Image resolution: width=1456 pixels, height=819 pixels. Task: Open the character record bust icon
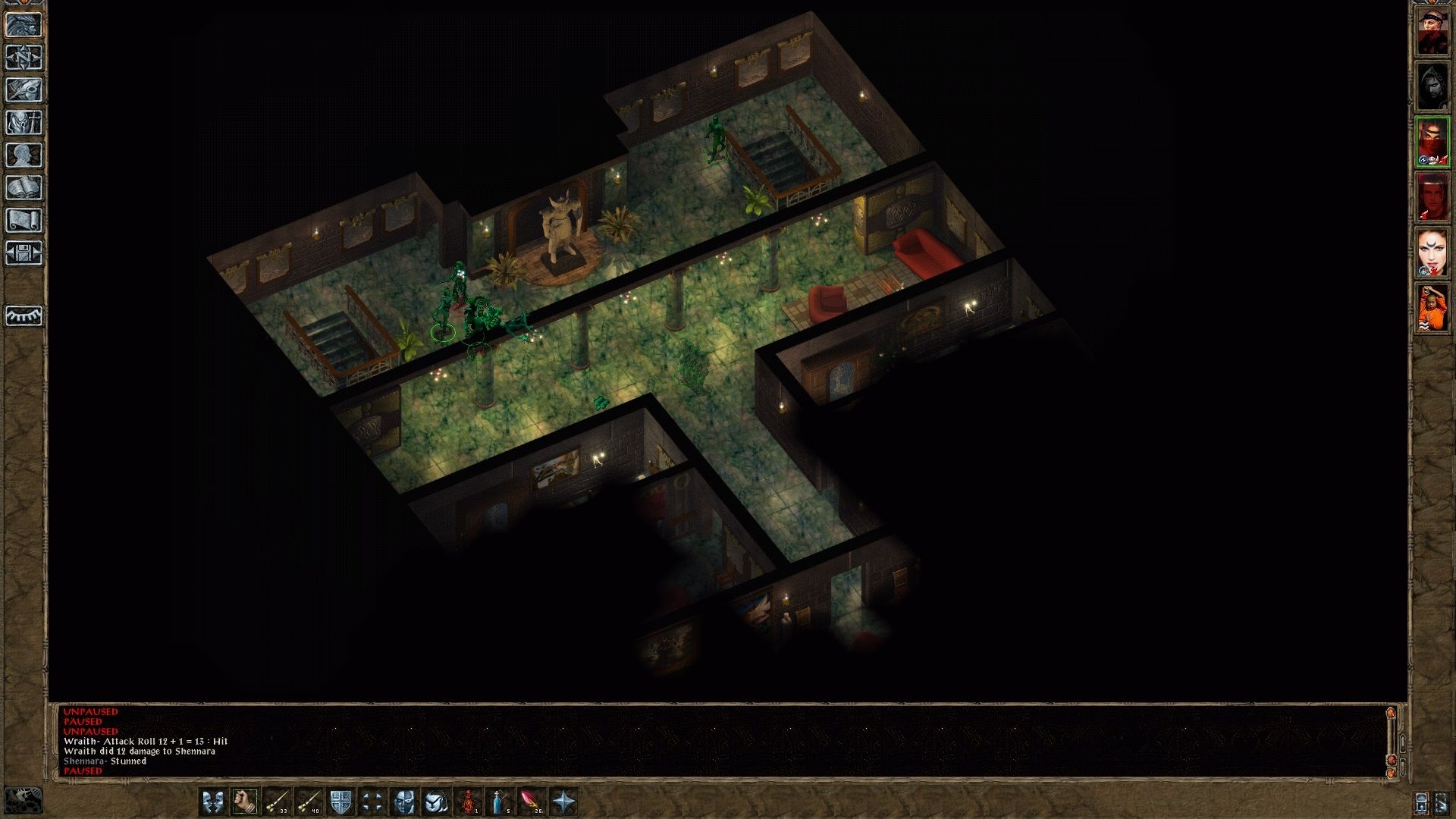coord(24,155)
